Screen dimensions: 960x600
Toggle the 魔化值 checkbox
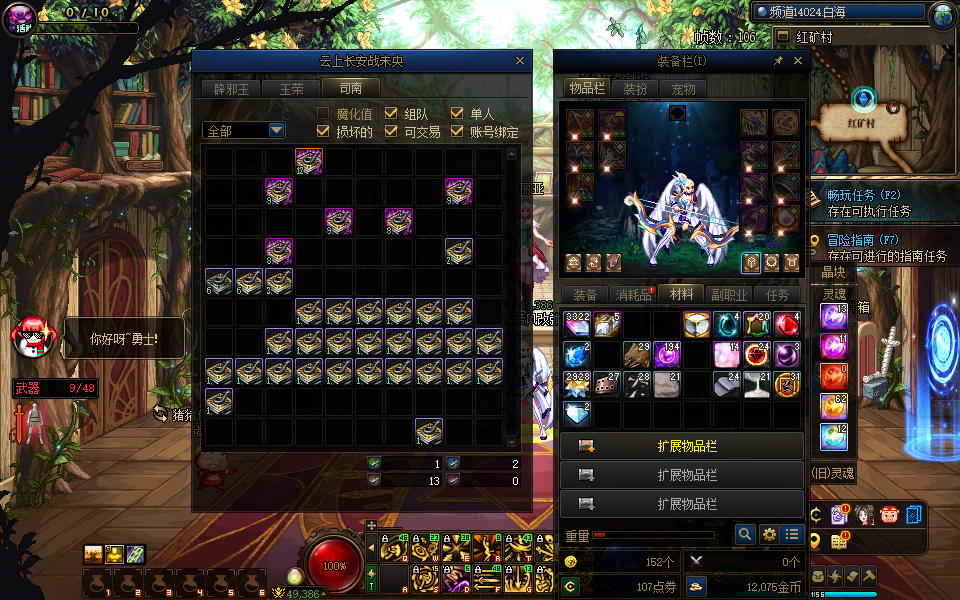click(x=323, y=114)
